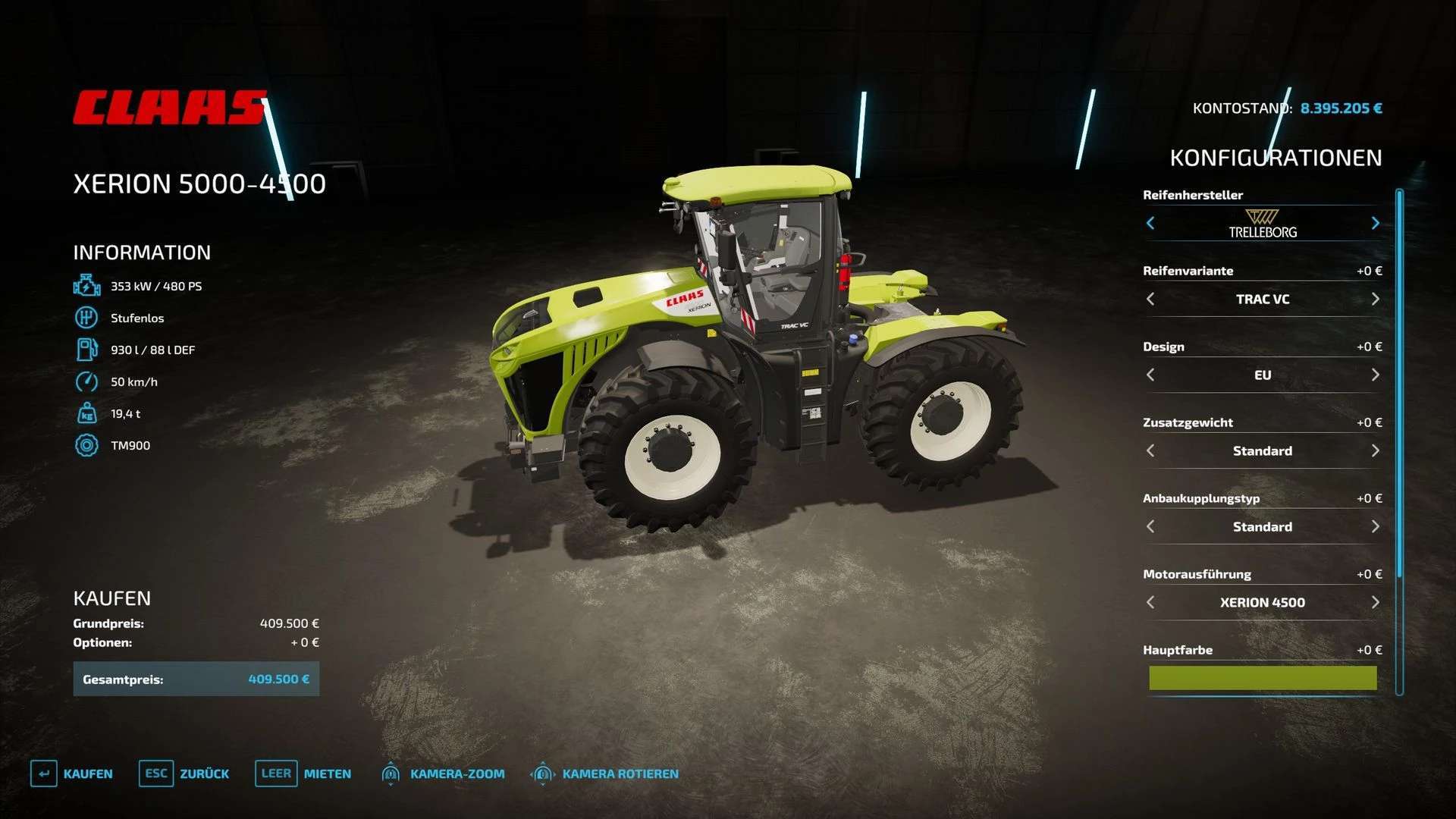Switch to previous Reifenhersteller tire brand
The width and height of the screenshot is (1456, 819).
click(x=1150, y=223)
